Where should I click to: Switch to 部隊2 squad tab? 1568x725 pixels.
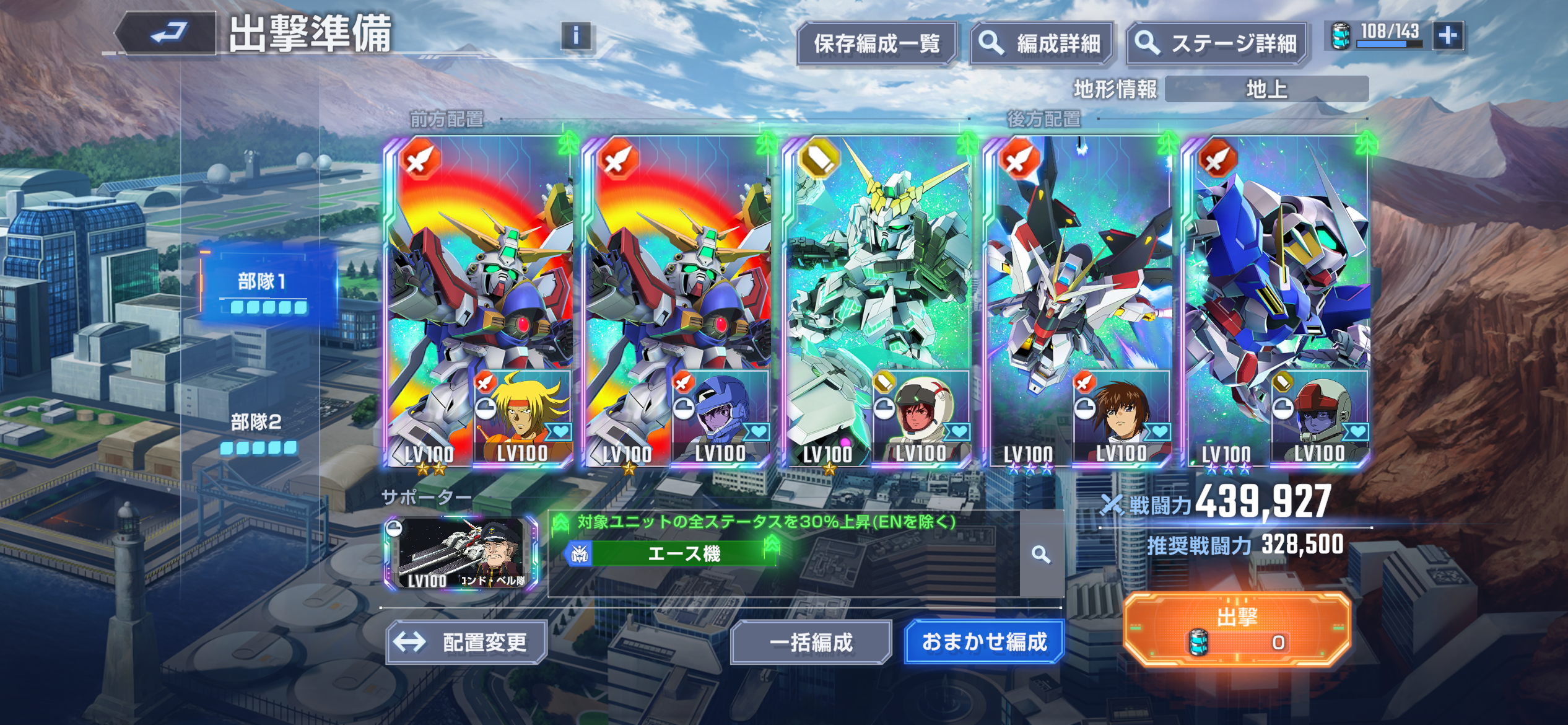click(x=257, y=431)
